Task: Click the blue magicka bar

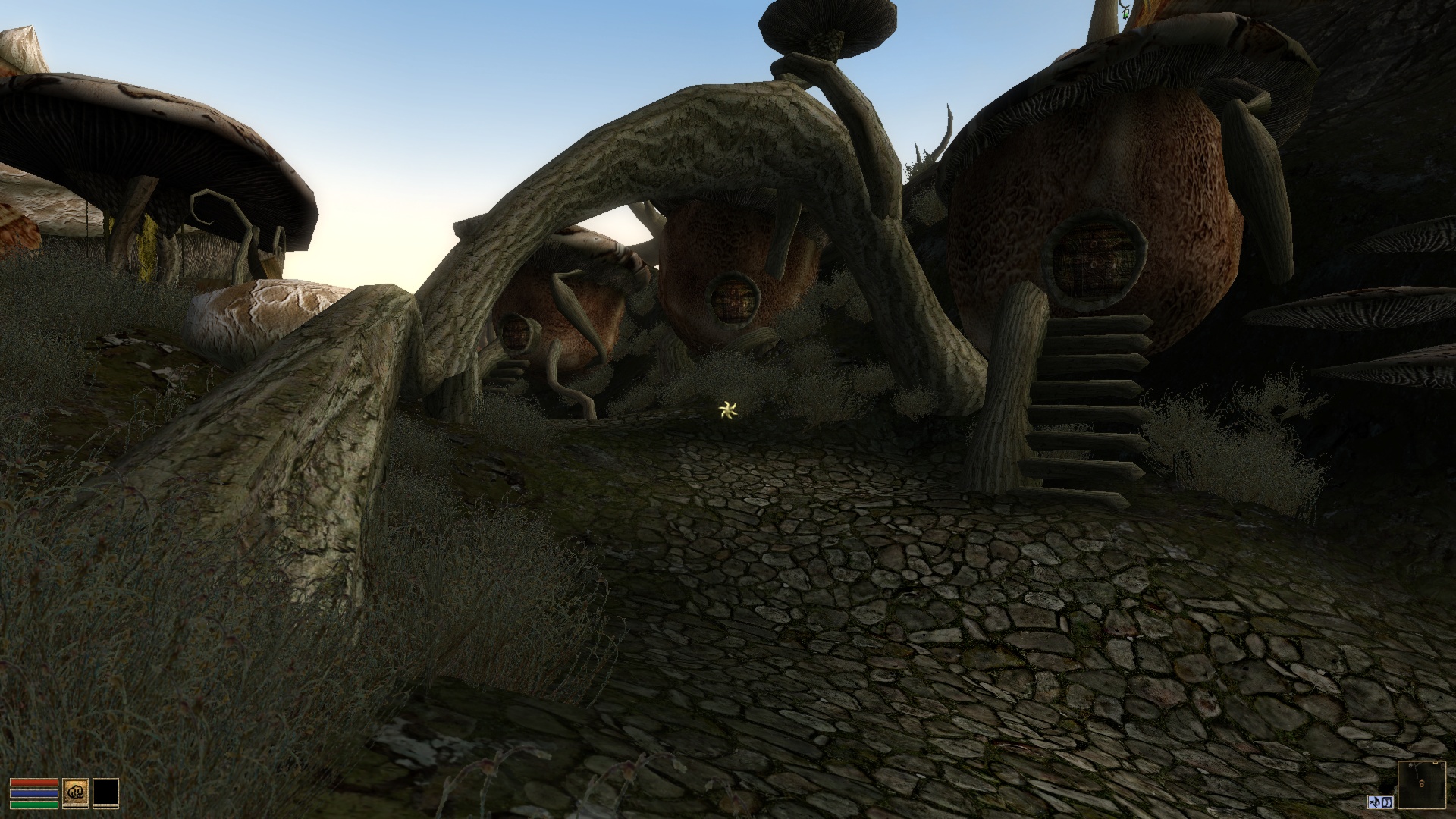Action: pyautogui.click(x=35, y=795)
